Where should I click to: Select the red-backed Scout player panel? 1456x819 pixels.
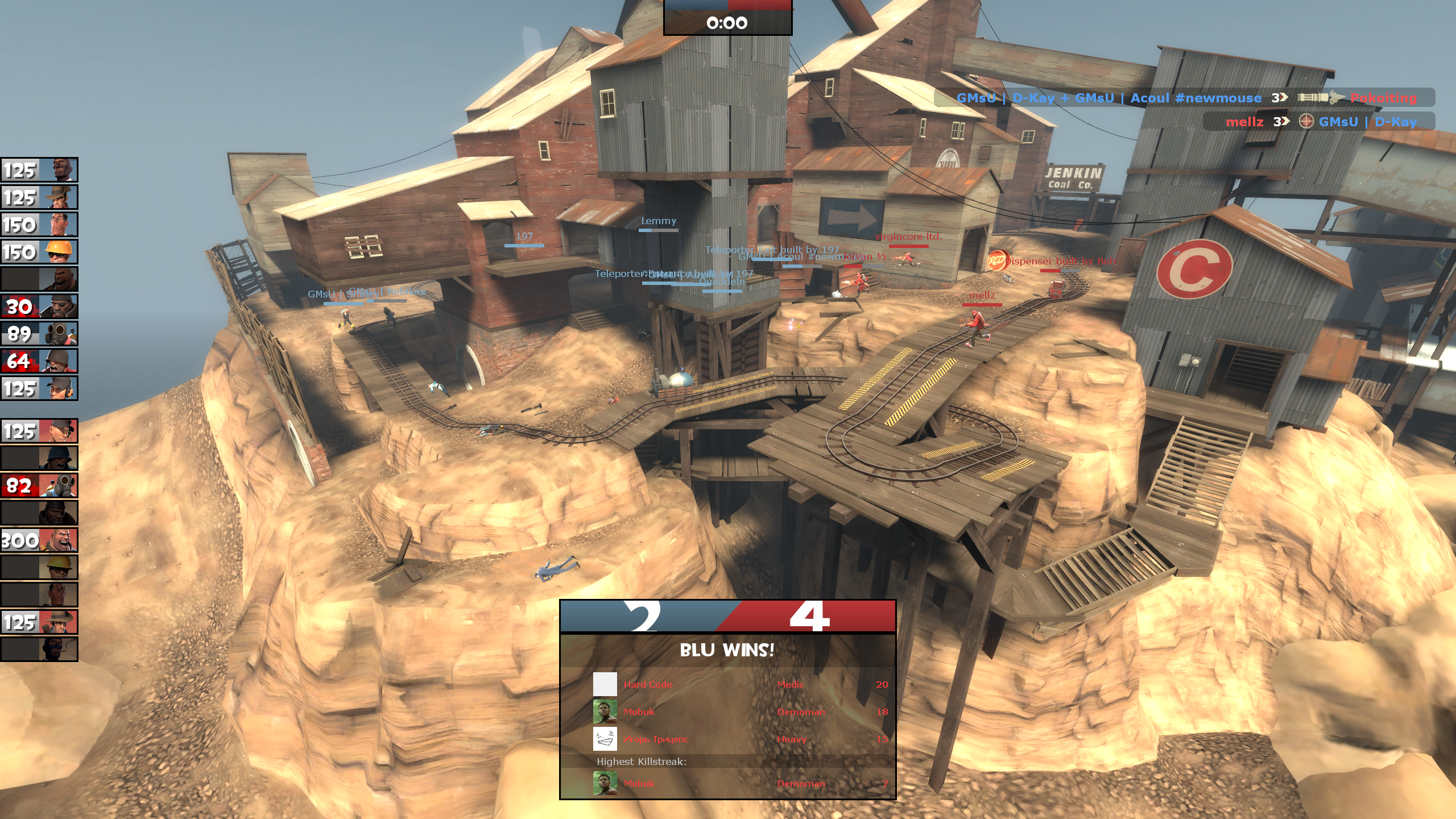point(39,431)
